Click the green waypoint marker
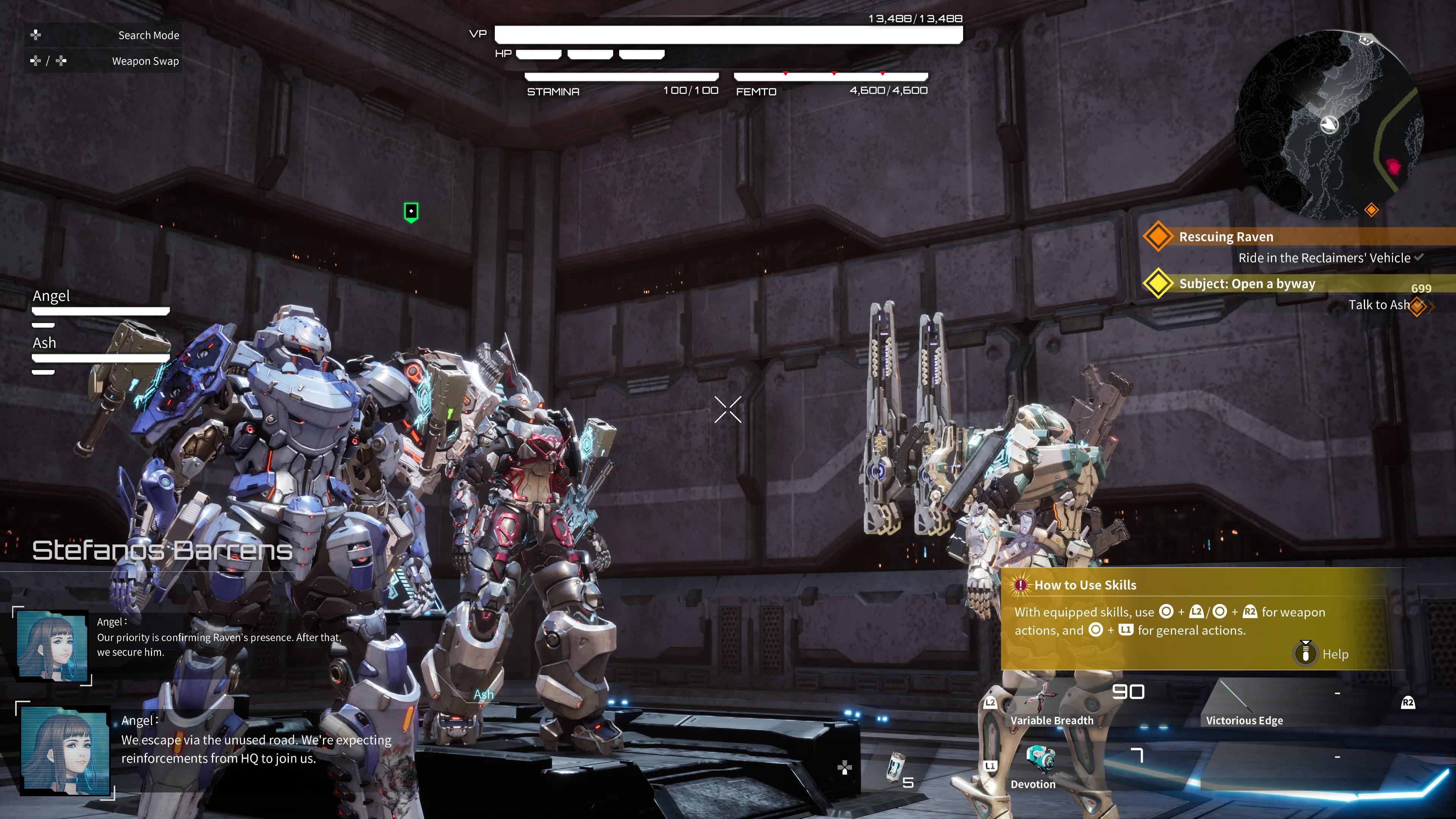This screenshot has height=819, width=1456. [x=411, y=212]
